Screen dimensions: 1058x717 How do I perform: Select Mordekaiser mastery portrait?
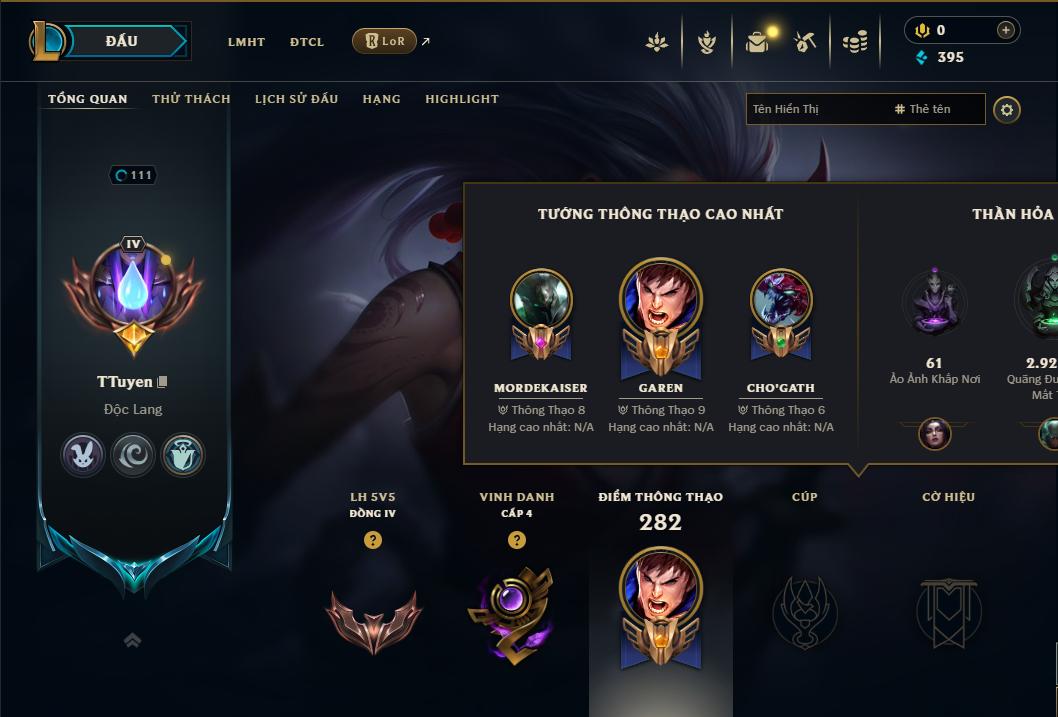point(541,300)
